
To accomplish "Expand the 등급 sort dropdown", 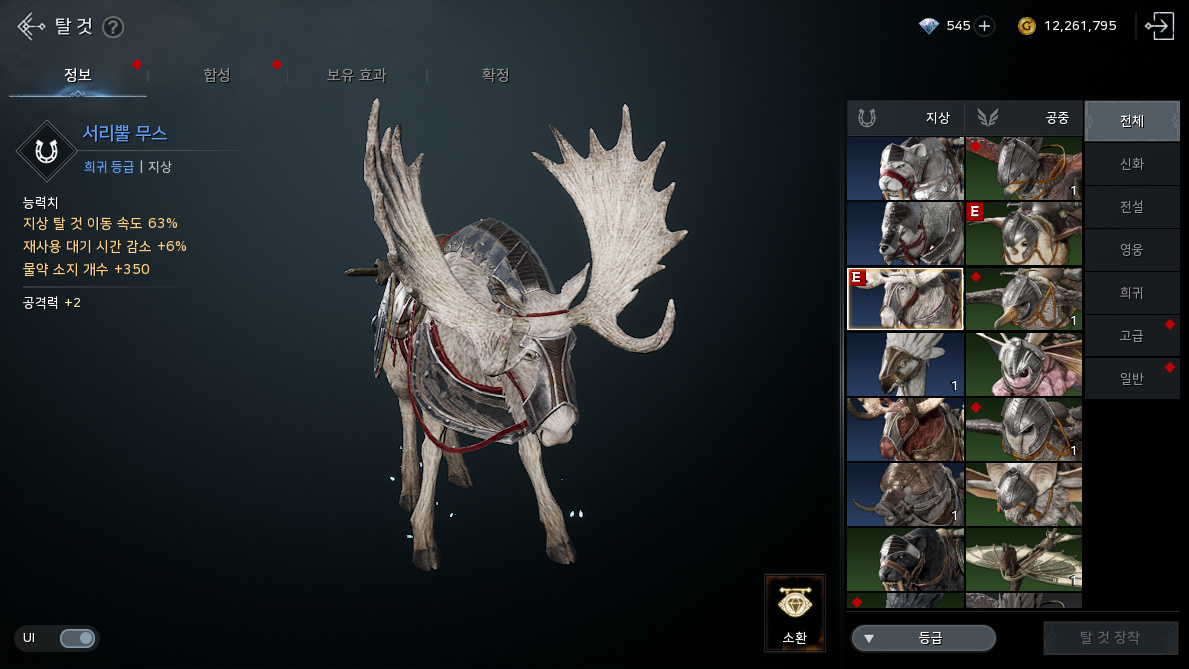I will pos(923,638).
